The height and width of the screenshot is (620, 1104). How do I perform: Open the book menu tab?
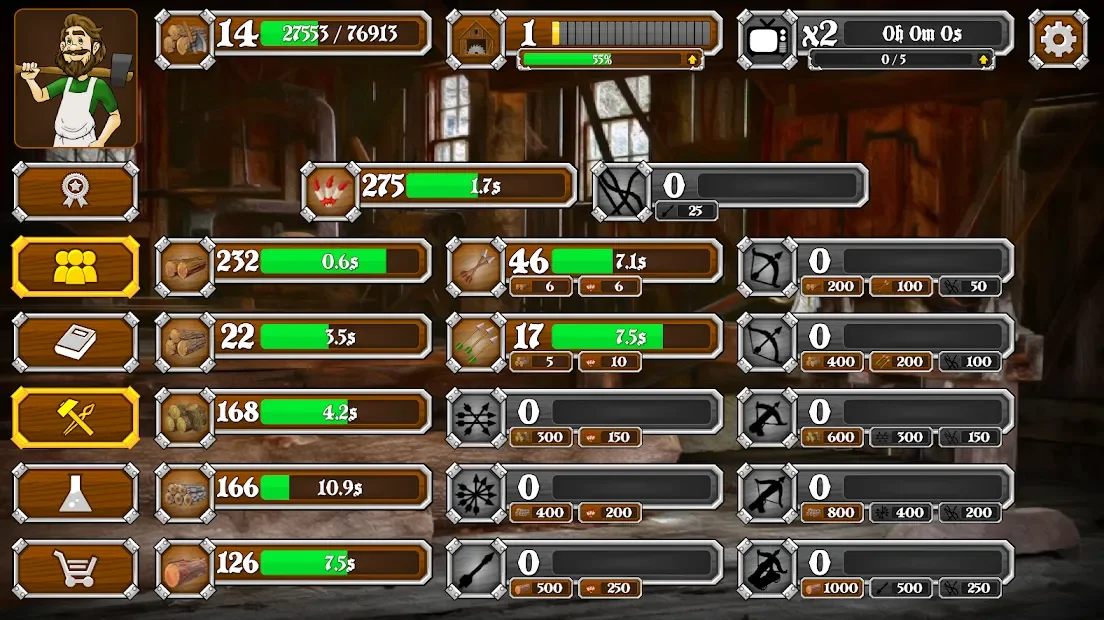coord(76,342)
